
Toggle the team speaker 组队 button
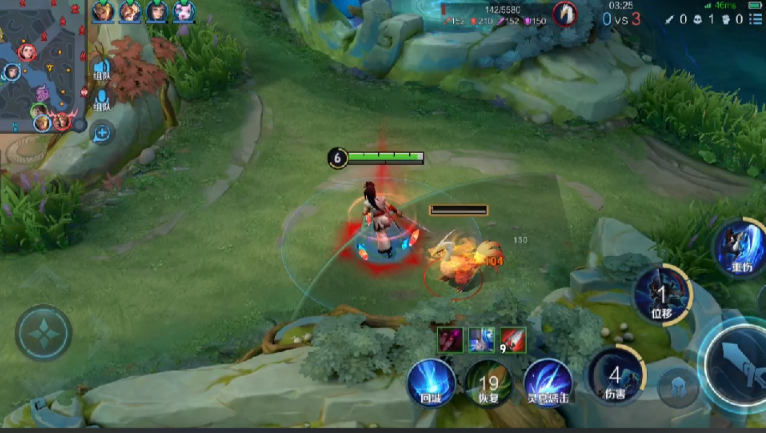tap(101, 68)
